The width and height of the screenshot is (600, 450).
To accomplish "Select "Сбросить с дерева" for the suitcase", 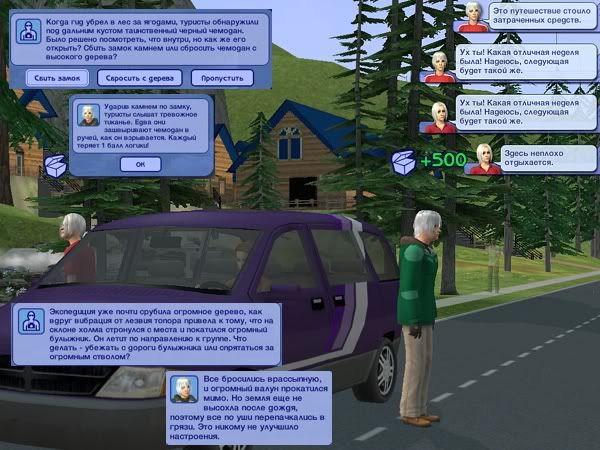I will [139, 77].
